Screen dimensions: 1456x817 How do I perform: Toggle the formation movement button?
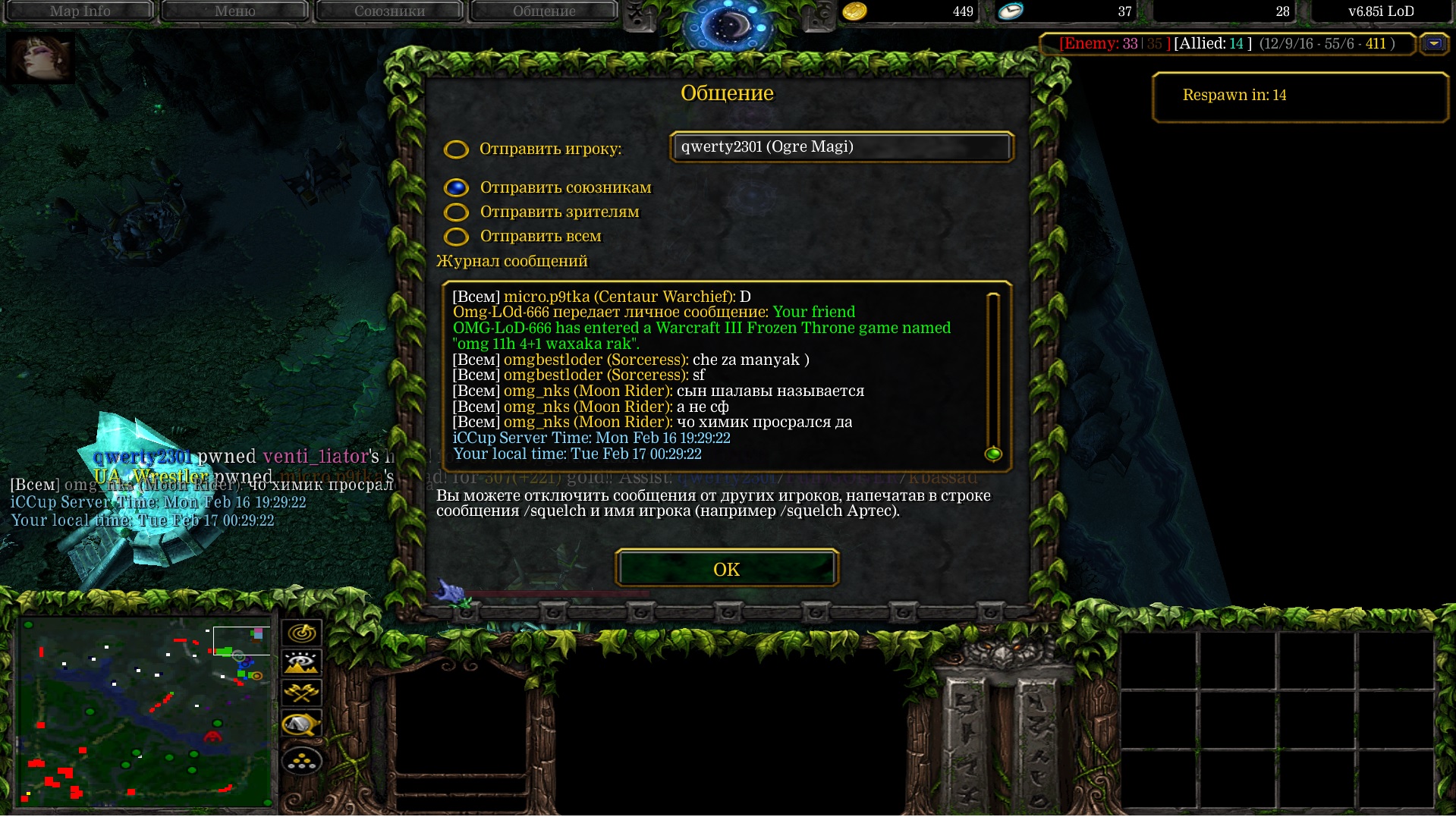coord(302,761)
